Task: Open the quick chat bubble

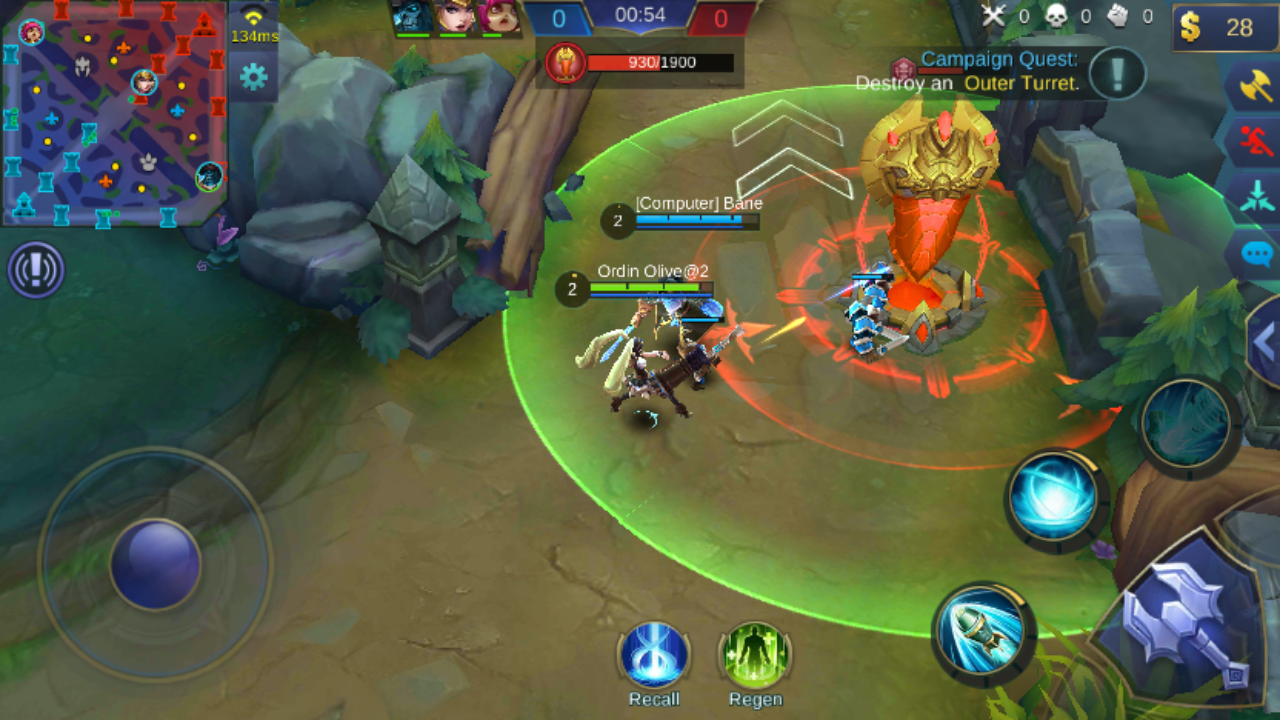Action: click(x=1257, y=253)
